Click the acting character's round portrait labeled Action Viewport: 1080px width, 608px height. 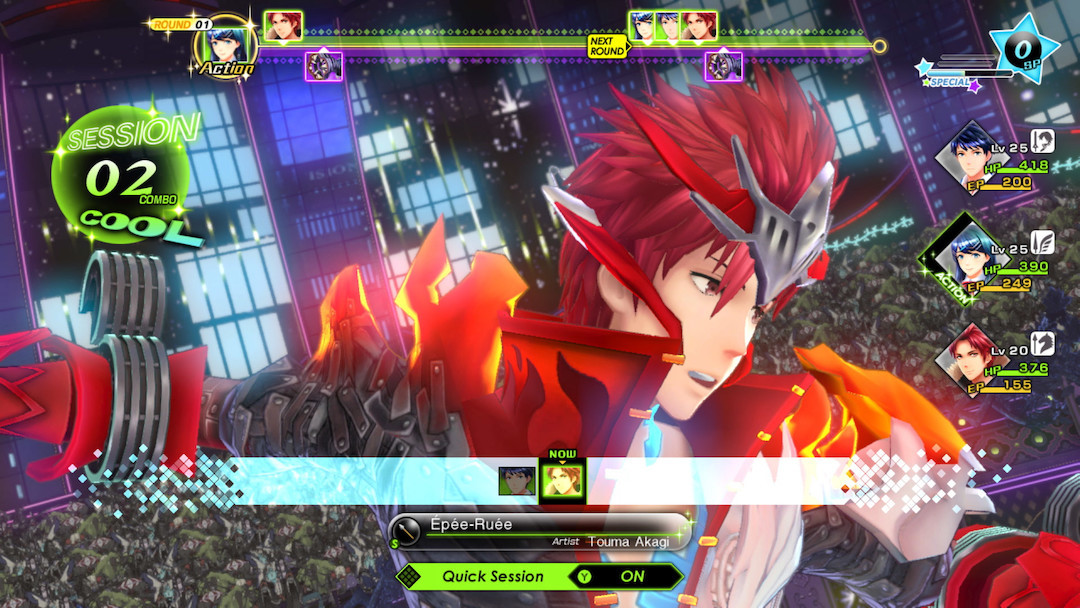point(225,45)
